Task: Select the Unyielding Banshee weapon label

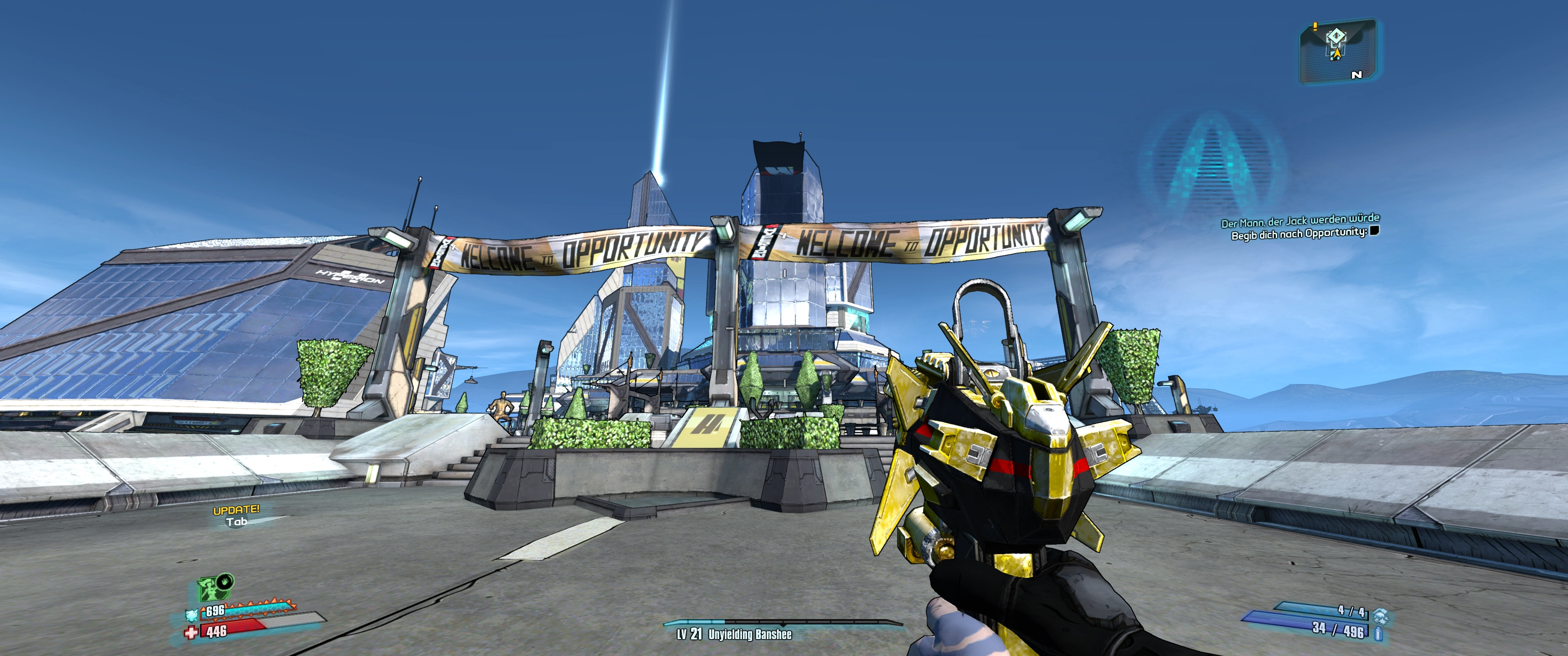Action: pyautogui.click(x=749, y=635)
